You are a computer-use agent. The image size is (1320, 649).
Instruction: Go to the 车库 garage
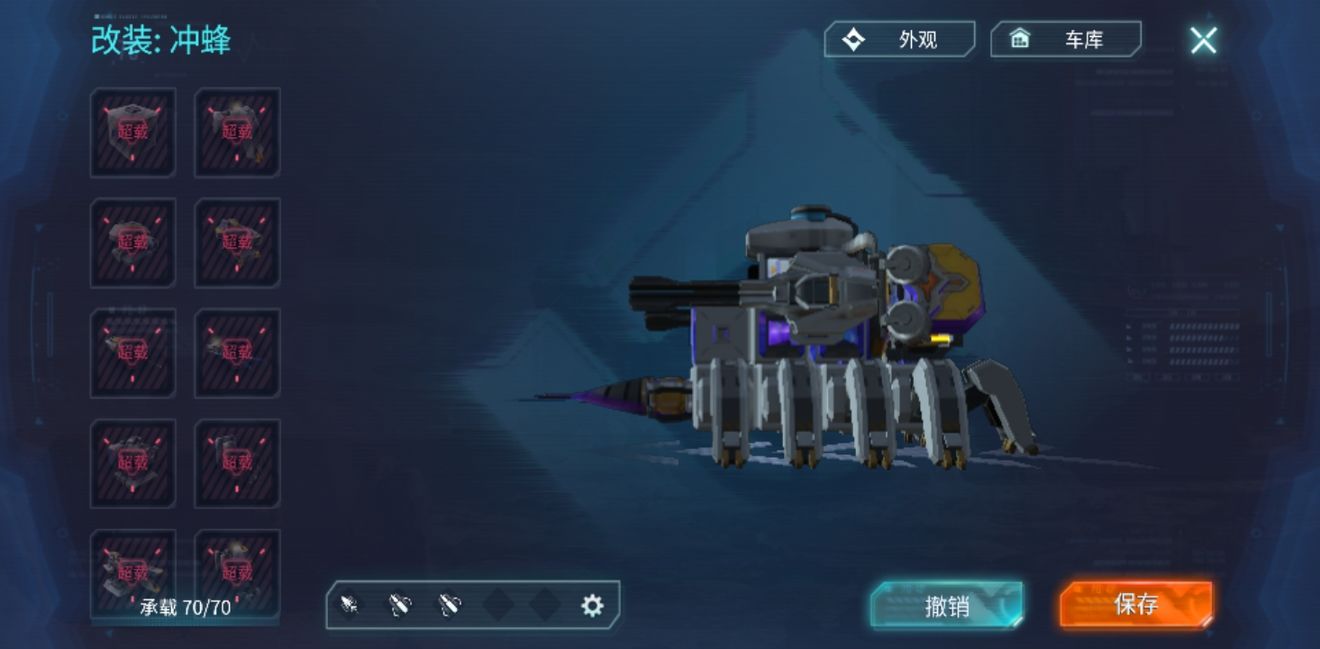(x=1065, y=40)
